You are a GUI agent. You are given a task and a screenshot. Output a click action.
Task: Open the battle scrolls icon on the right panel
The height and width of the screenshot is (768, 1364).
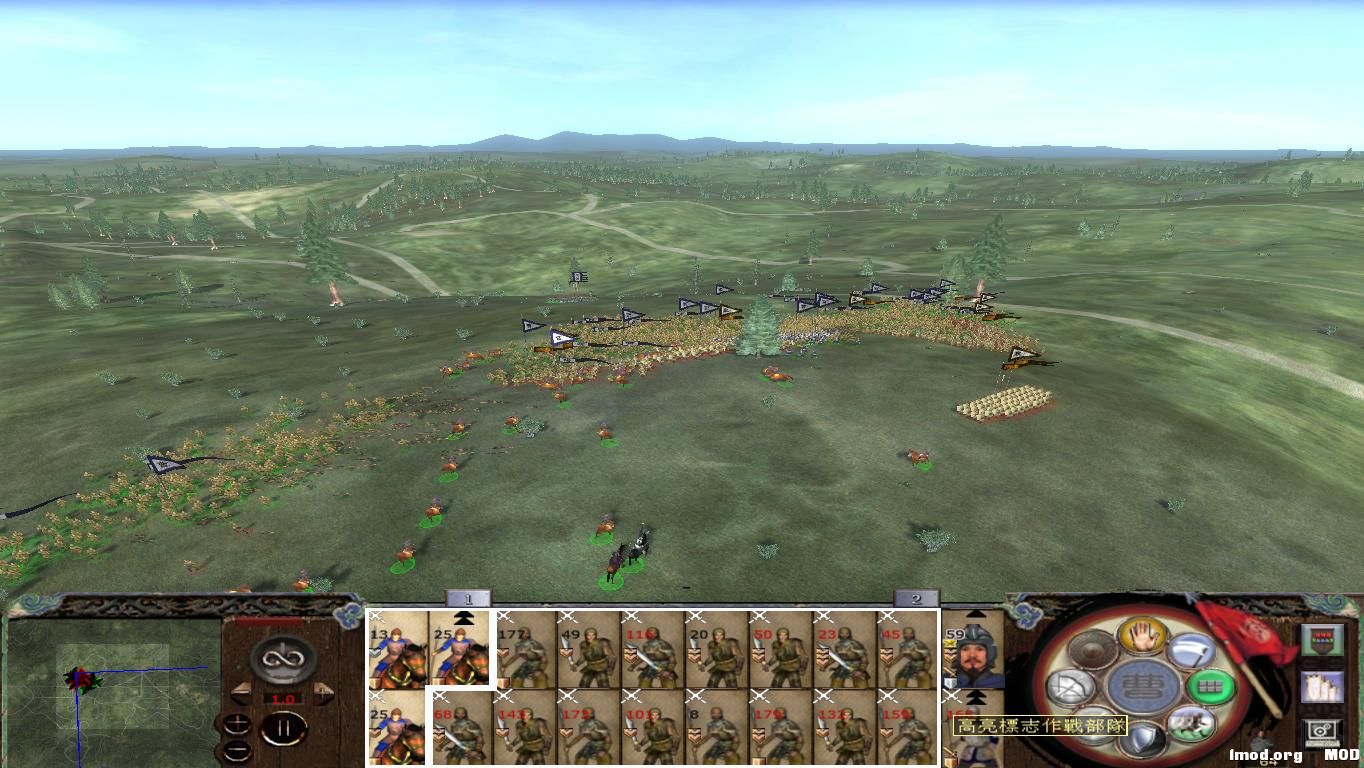pyautogui.click(x=1325, y=688)
